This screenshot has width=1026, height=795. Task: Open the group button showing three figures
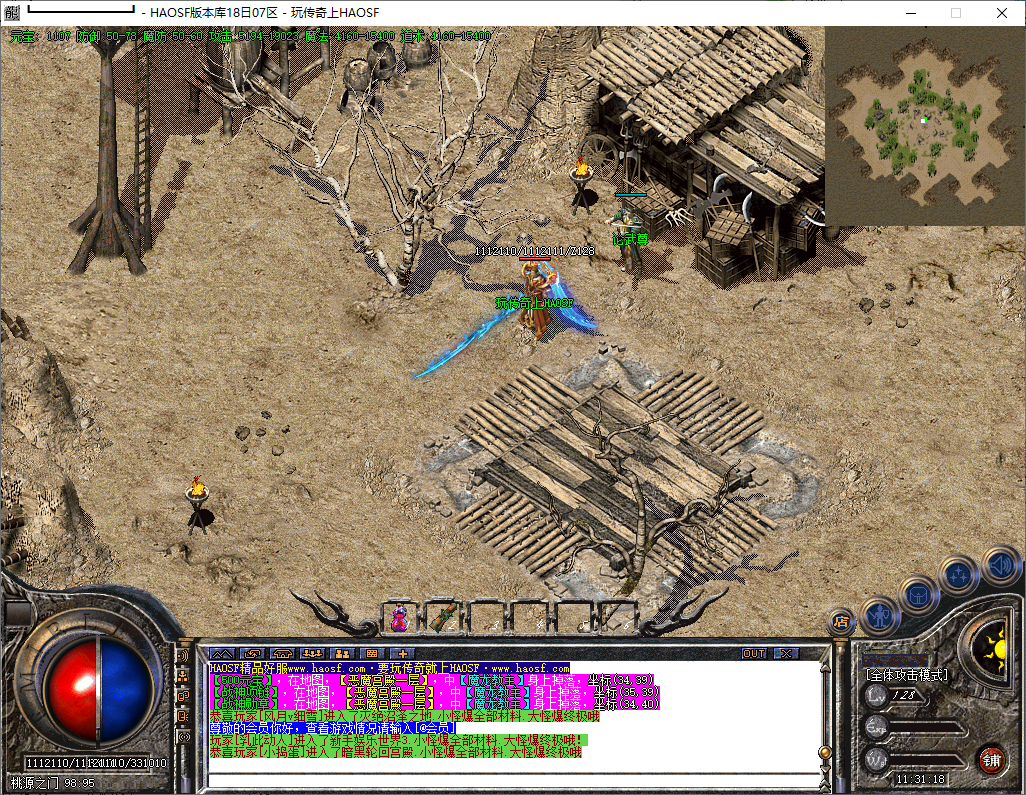311,653
